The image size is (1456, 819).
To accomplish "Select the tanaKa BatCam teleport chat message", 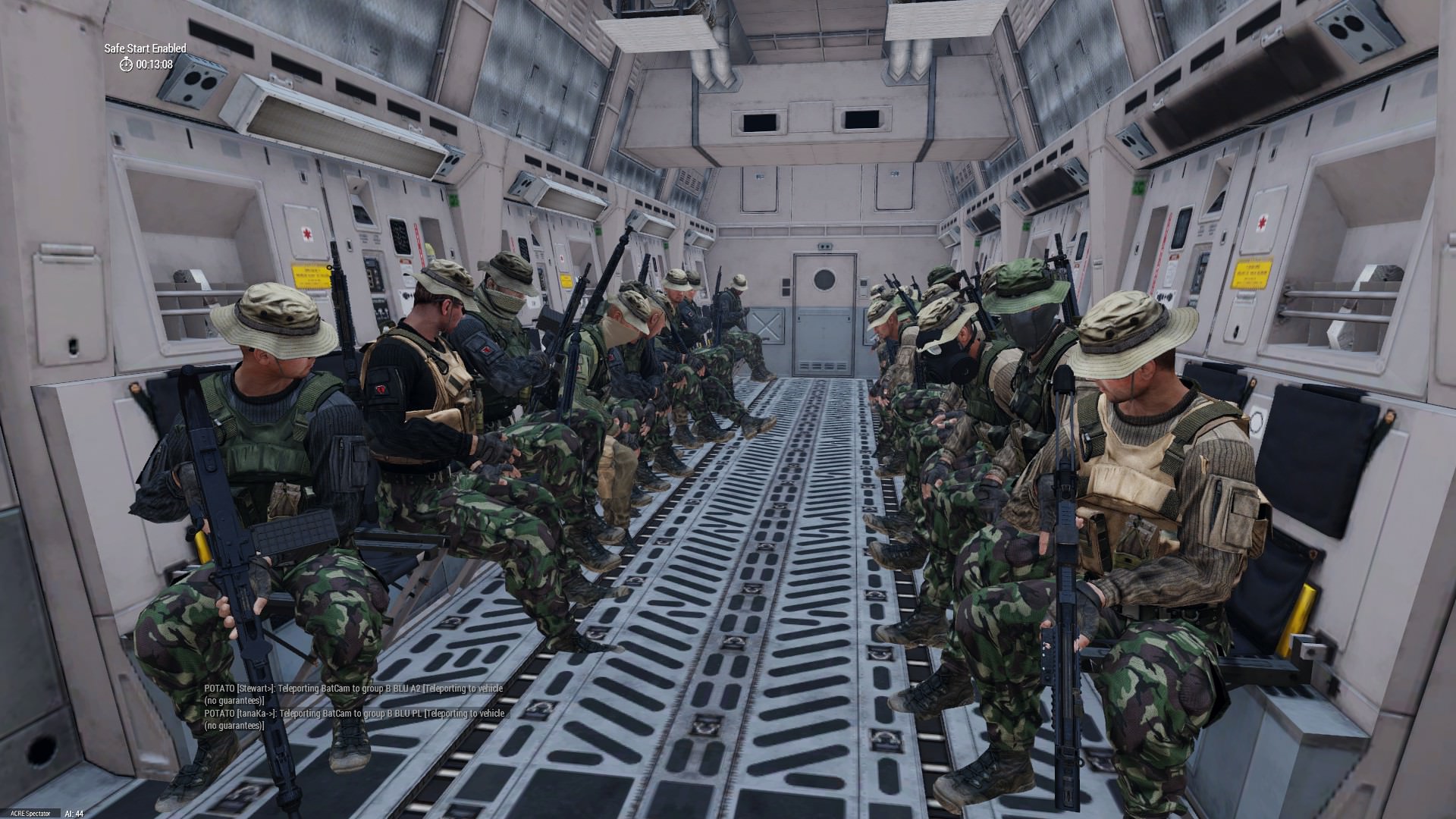I will pyautogui.click(x=353, y=719).
